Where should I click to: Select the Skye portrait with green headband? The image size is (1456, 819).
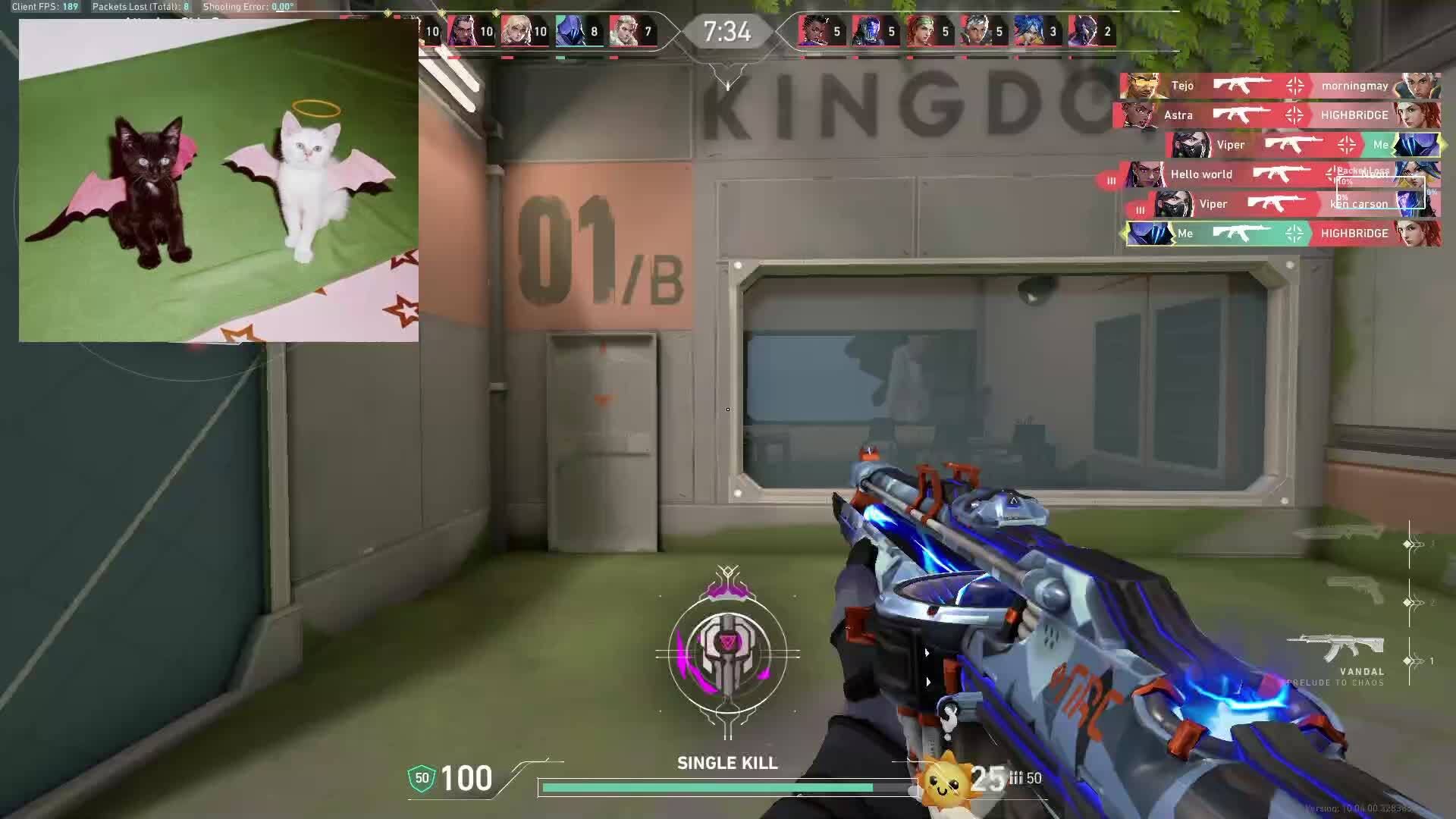[x=921, y=32]
